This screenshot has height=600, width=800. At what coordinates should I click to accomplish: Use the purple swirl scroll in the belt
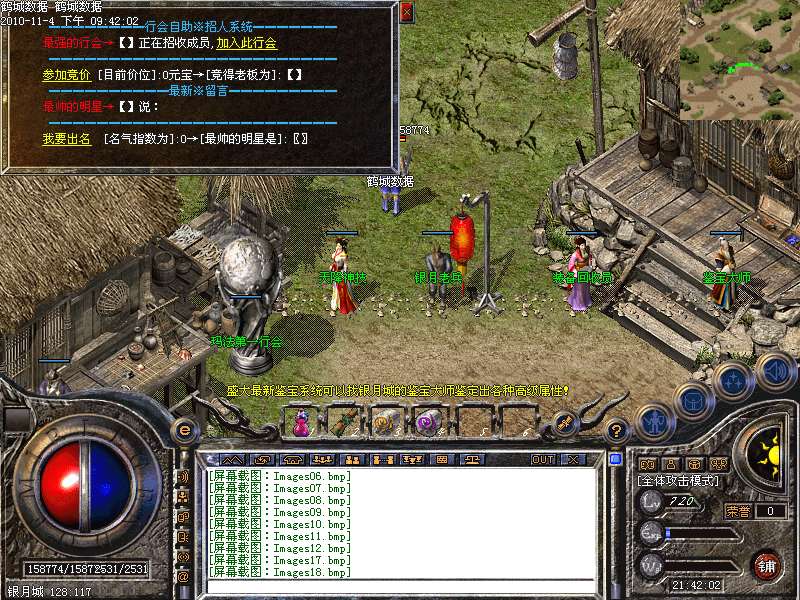coord(430,424)
